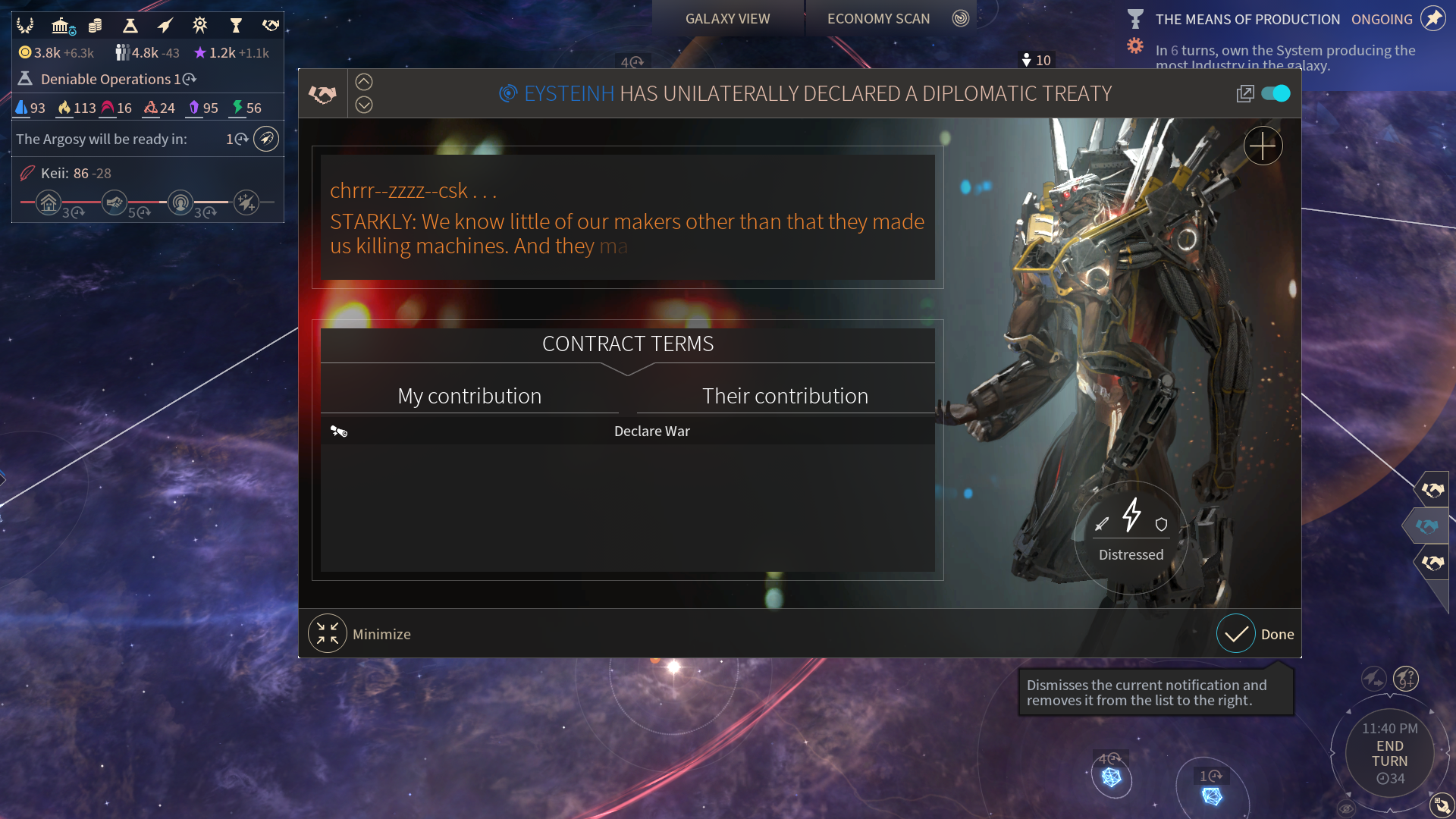1456x819 pixels.
Task: Select the highlighted blue handshake notification
Action: click(1427, 526)
